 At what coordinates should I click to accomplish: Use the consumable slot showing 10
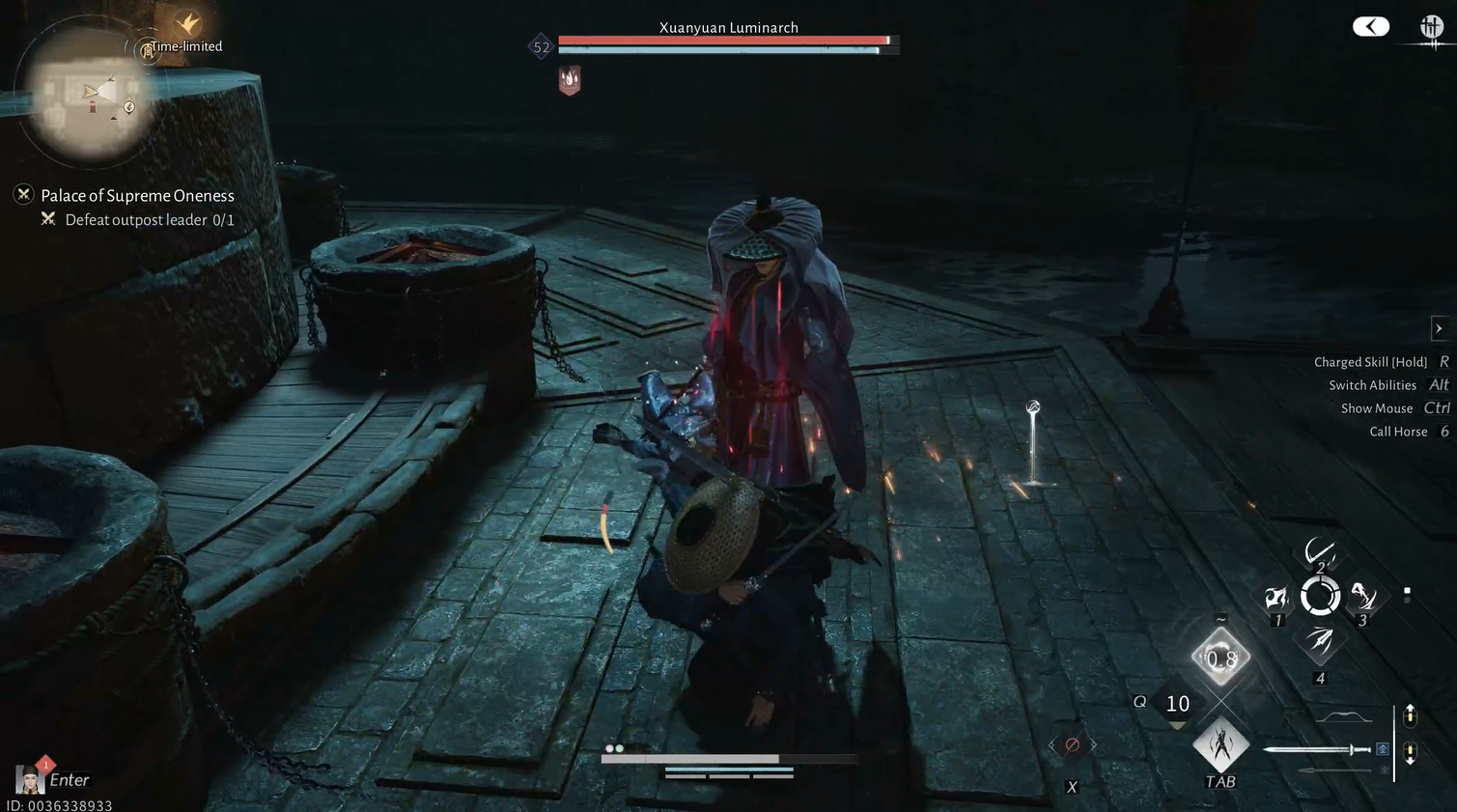(1177, 705)
